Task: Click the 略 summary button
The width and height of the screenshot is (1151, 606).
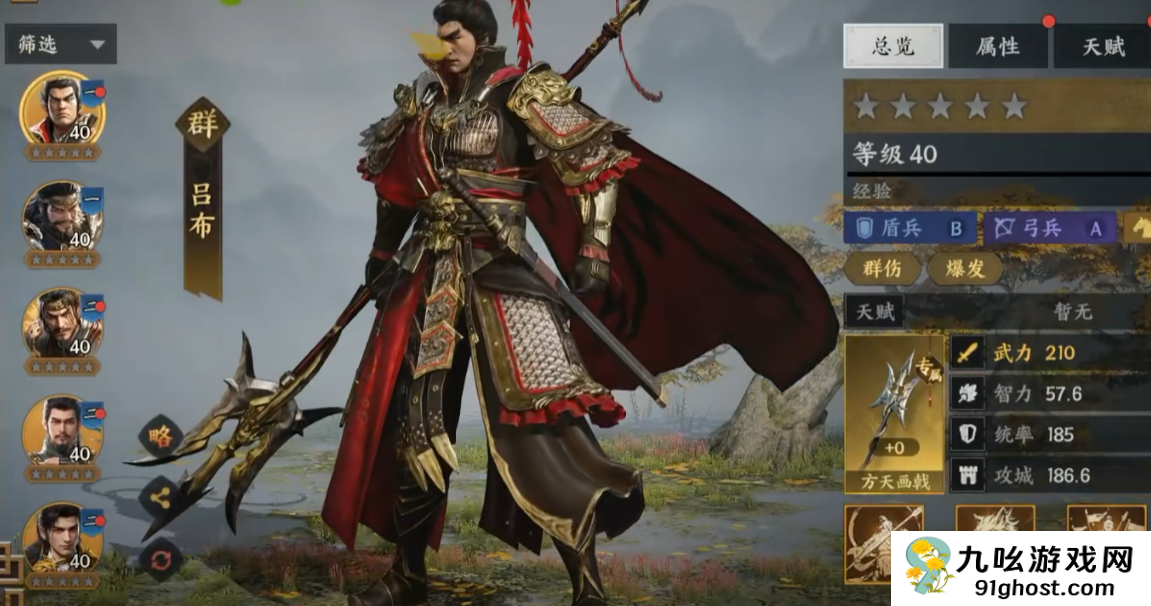Action: click(x=160, y=435)
